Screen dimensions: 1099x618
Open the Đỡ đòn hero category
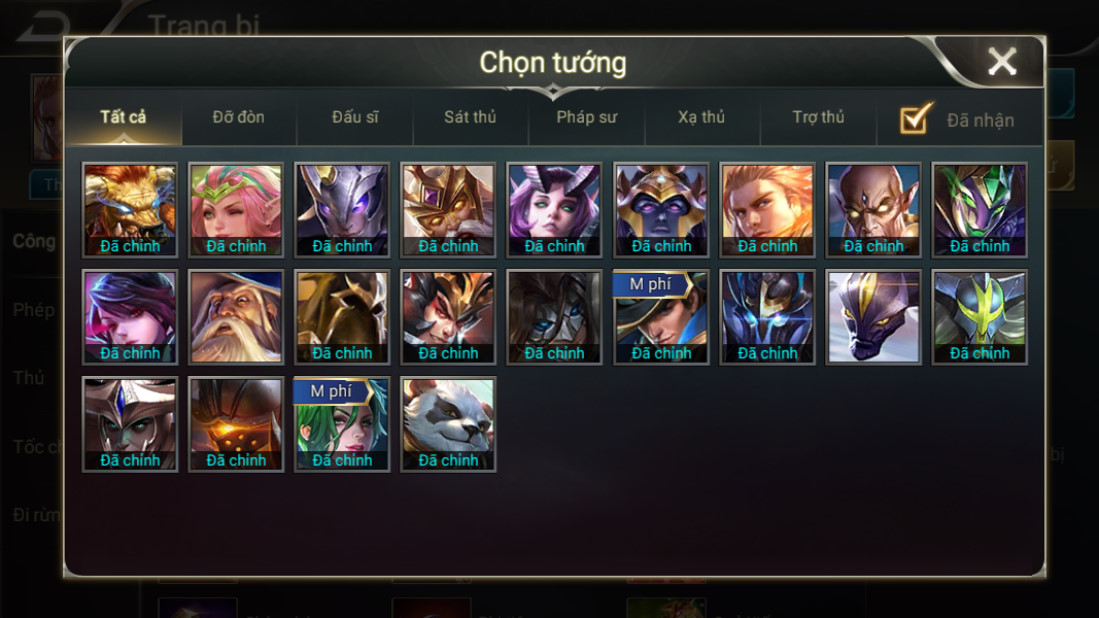[x=238, y=117]
